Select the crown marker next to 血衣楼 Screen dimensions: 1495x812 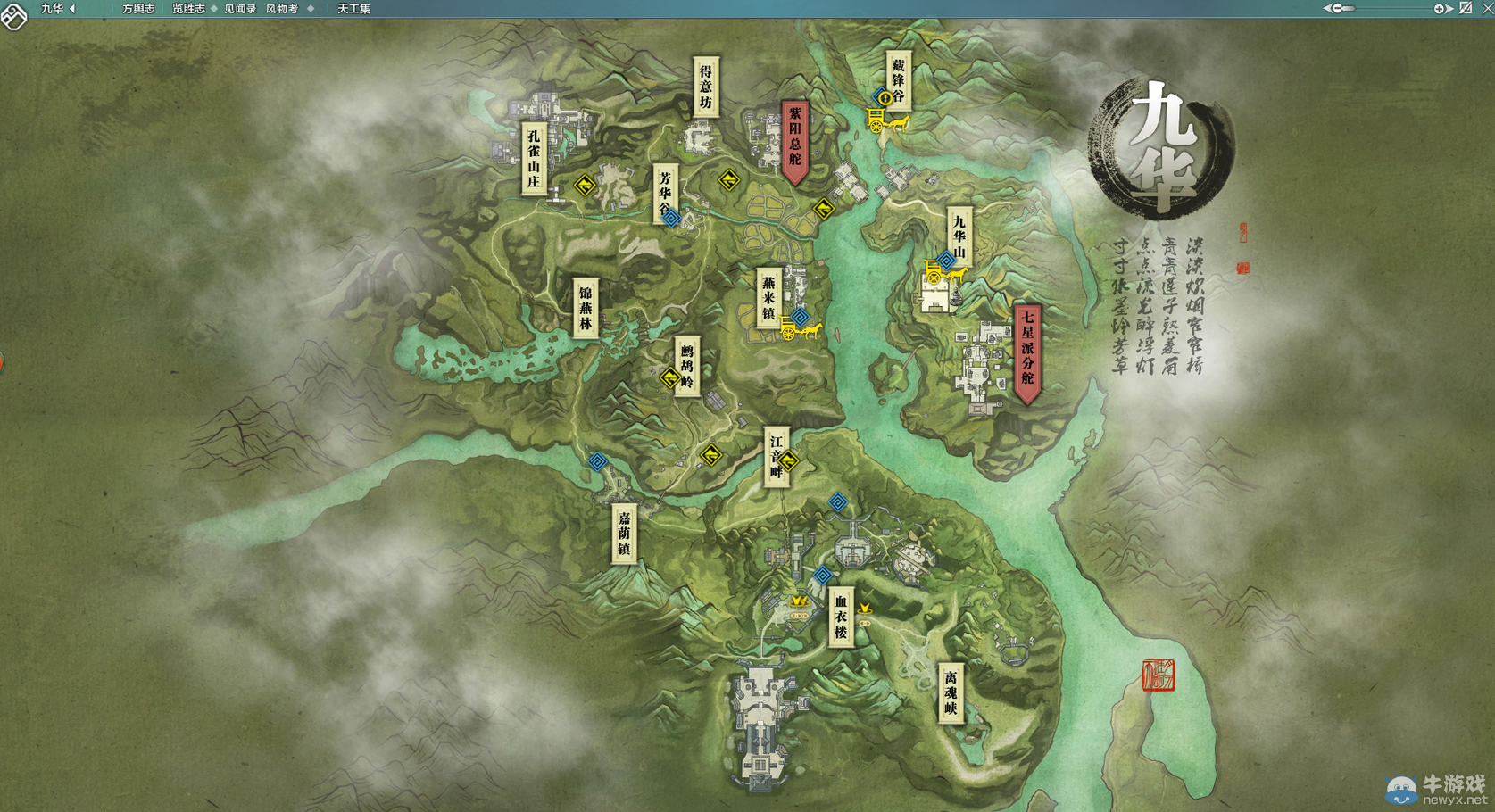tap(799, 601)
